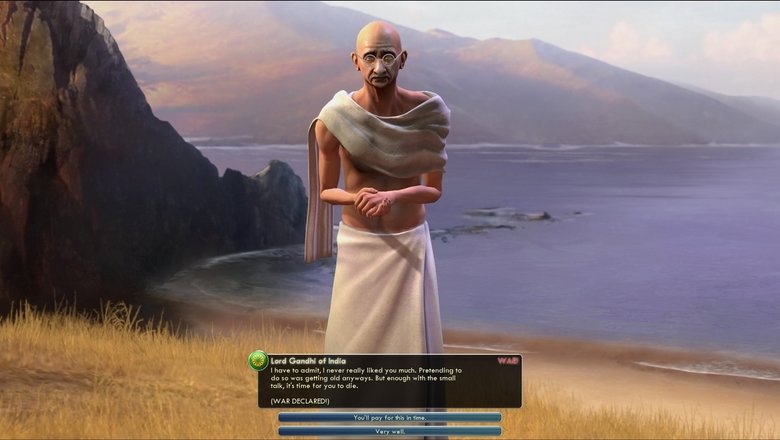The height and width of the screenshot is (440, 780).
Task: Click the green India civilization emblem
Action: point(258,361)
